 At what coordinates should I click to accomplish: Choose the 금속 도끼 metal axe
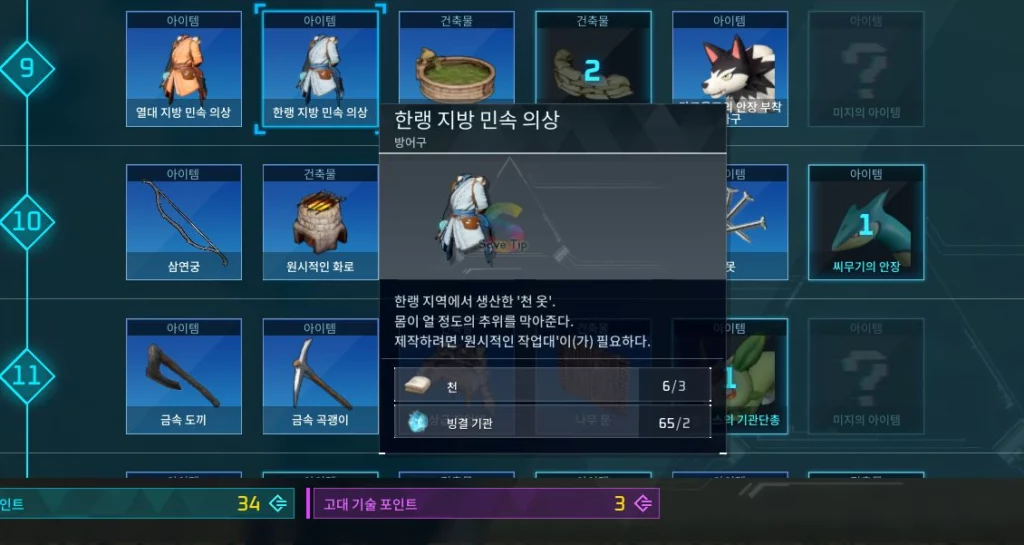[x=183, y=375]
